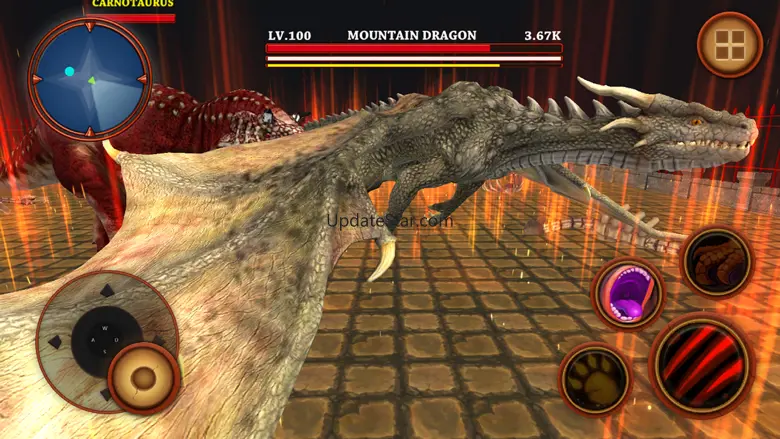Trigger the purple roaring mouth ability
The image size is (780, 439).
pos(628,293)
